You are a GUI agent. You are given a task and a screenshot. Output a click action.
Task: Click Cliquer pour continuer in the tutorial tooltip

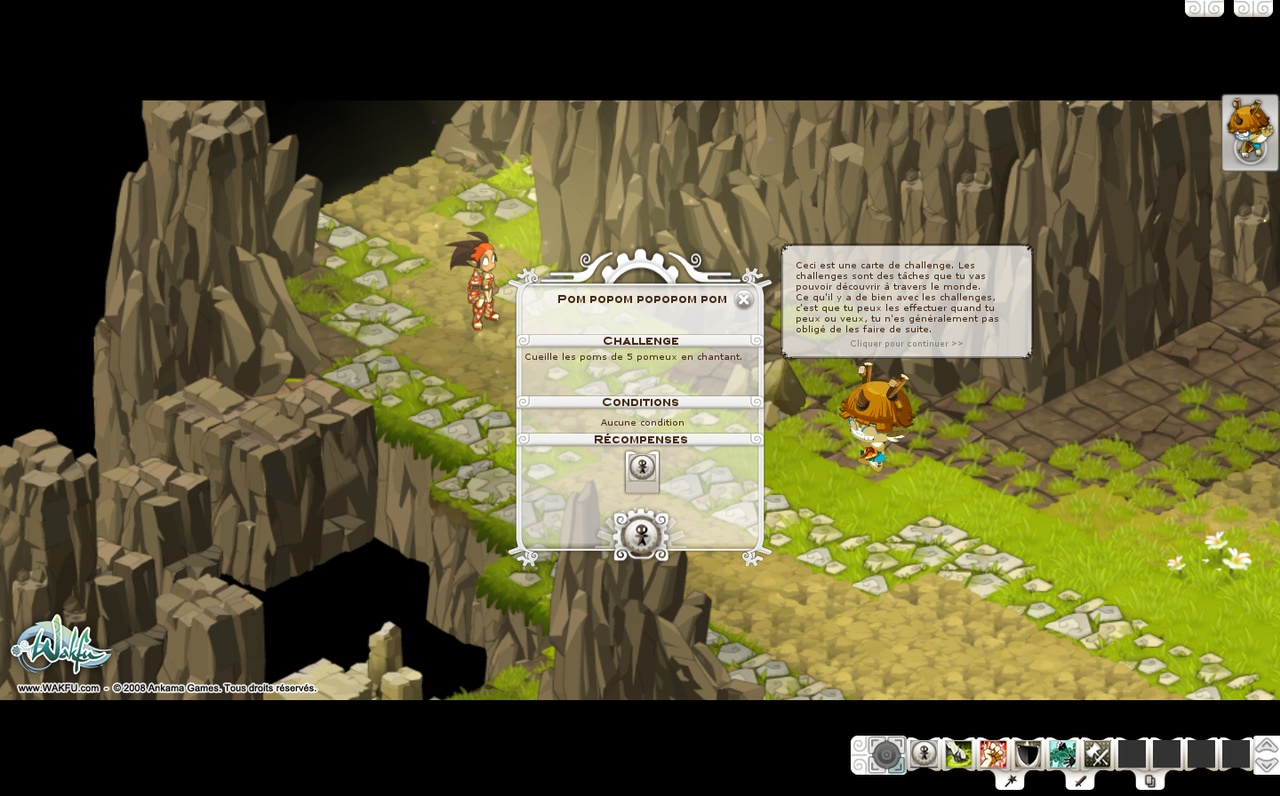pyautogui.click(x=905, y=342)
